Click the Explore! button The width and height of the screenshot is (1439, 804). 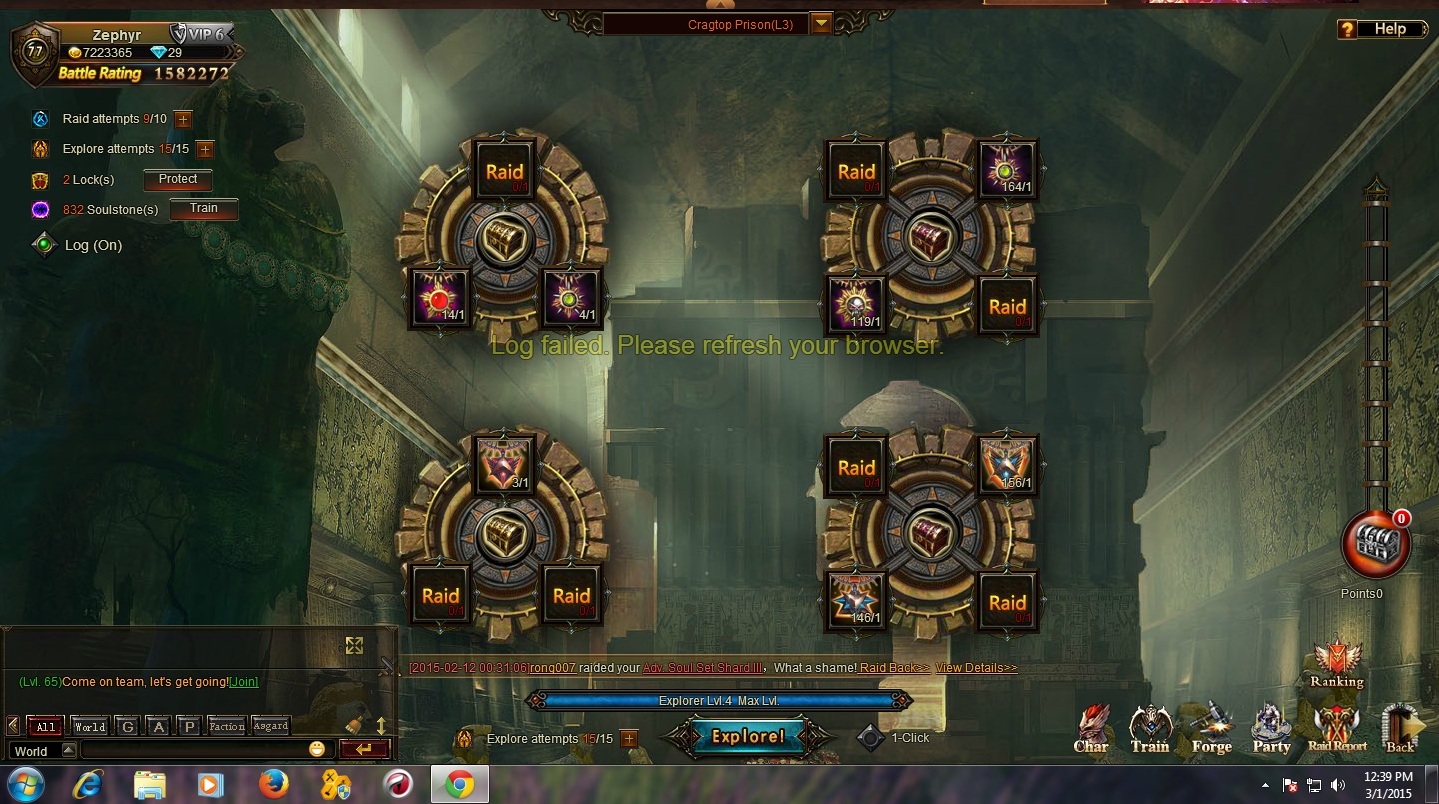click(747, 737)
